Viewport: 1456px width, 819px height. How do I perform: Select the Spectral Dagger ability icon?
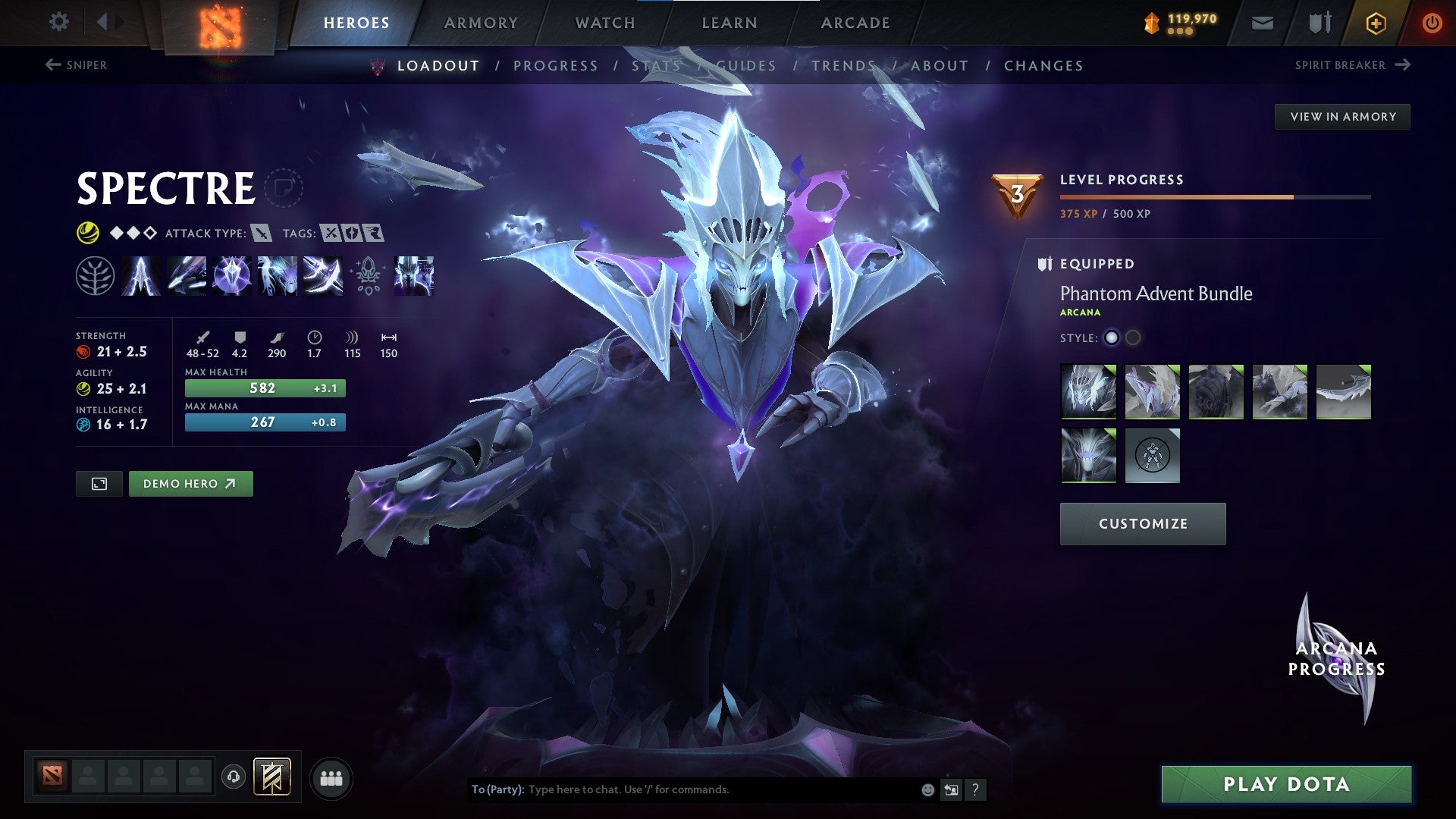[x=141, y=276]
